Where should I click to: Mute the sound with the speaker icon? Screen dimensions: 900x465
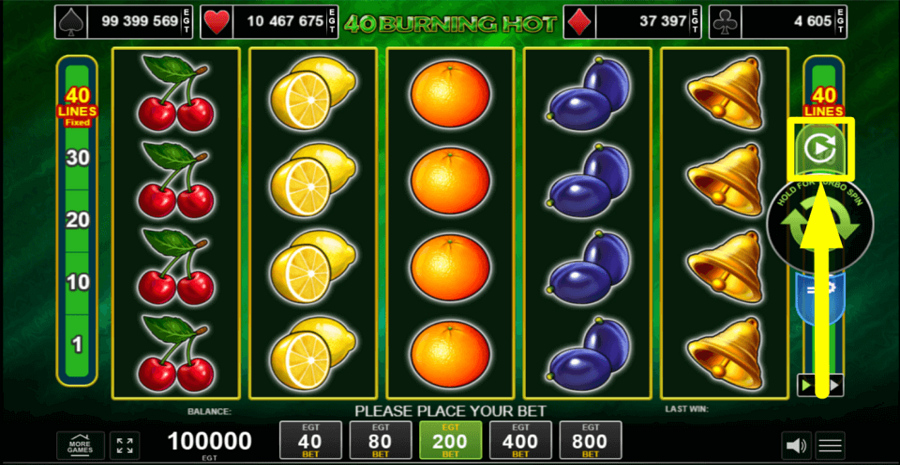pos(796,445)
